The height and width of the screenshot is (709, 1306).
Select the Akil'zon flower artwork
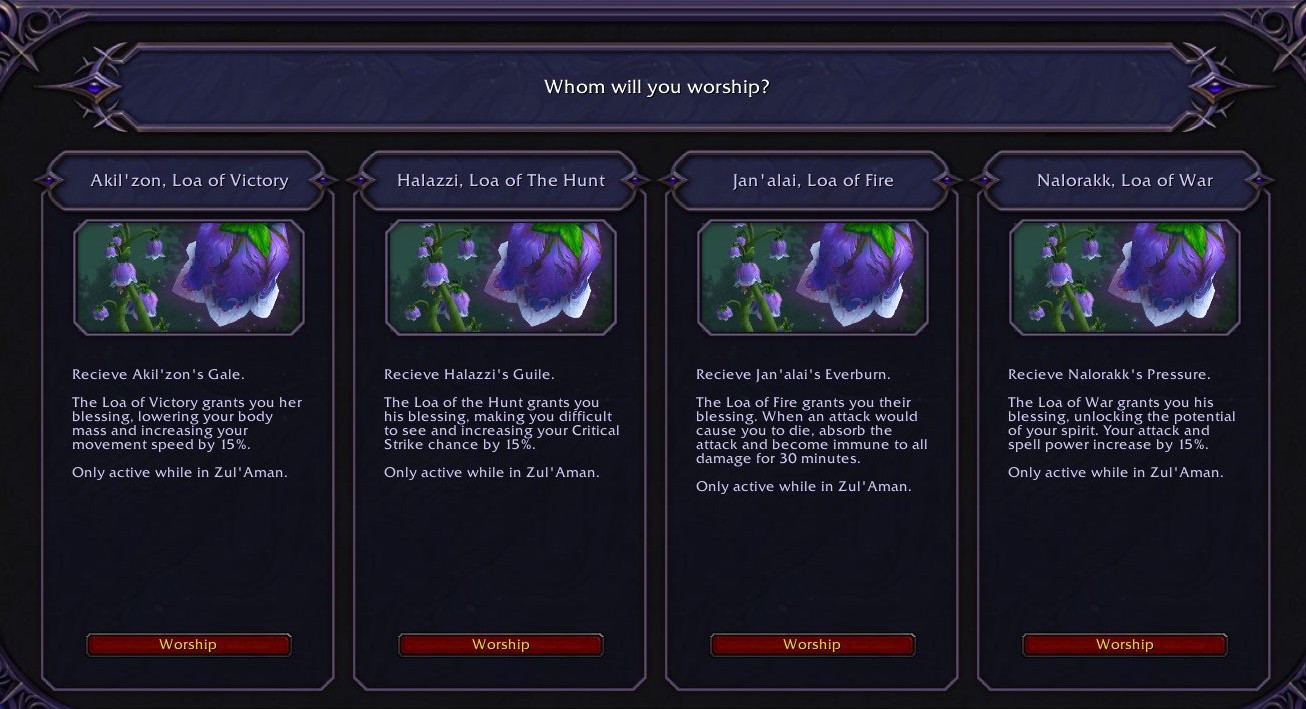click(188, 277)
